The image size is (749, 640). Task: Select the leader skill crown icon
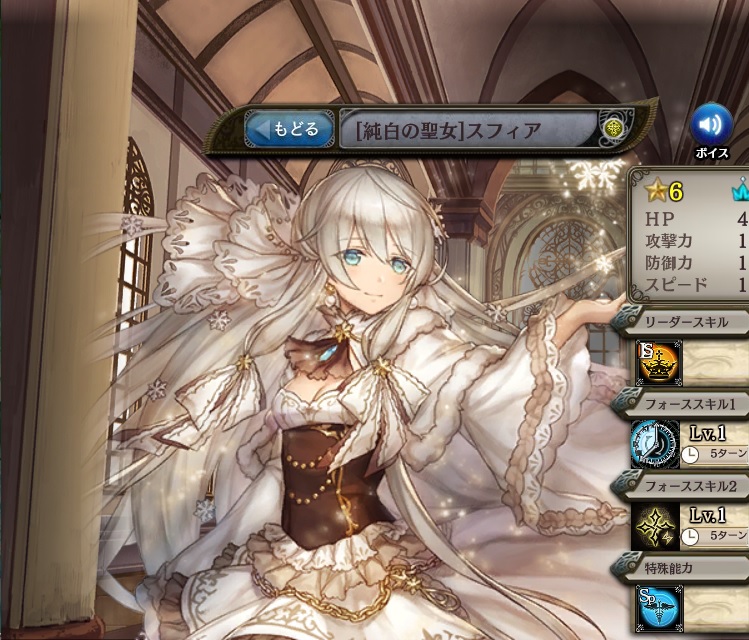point(656,363)
